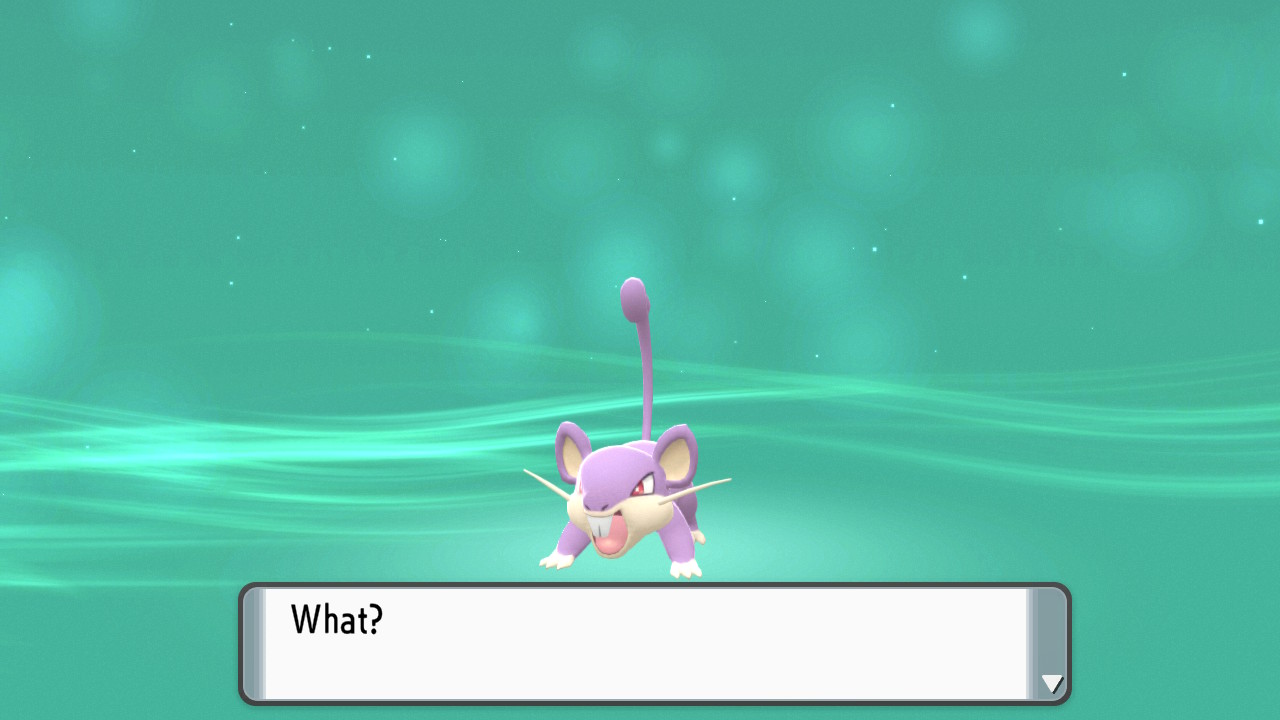Image resolution: width=1280 pixels, height=720 pixels.
Task: Click the white downward triangle in dialogue corner
Action: point(1051,684)
